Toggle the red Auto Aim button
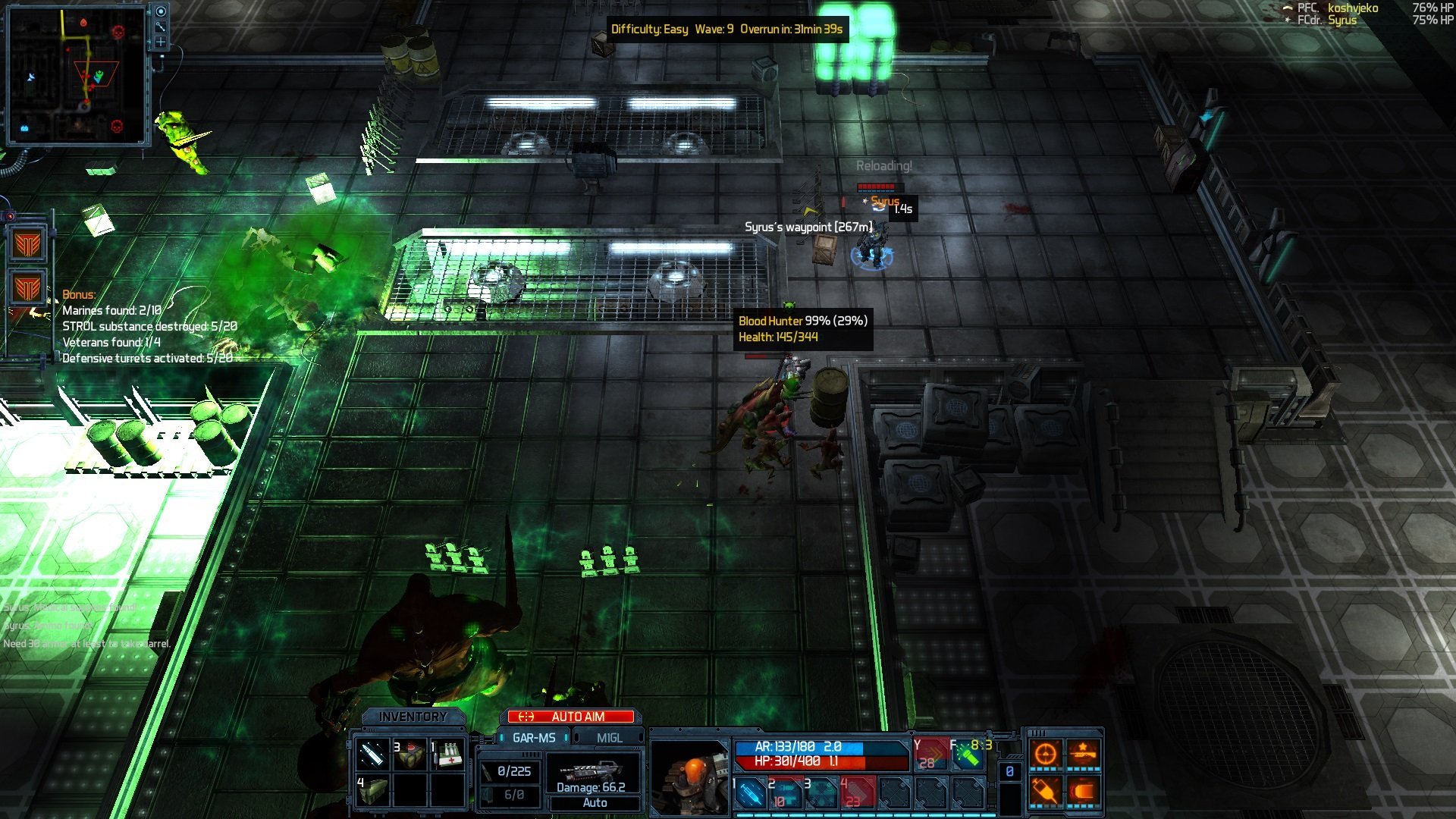The image size is (1456, 819). tap(571, 717)
